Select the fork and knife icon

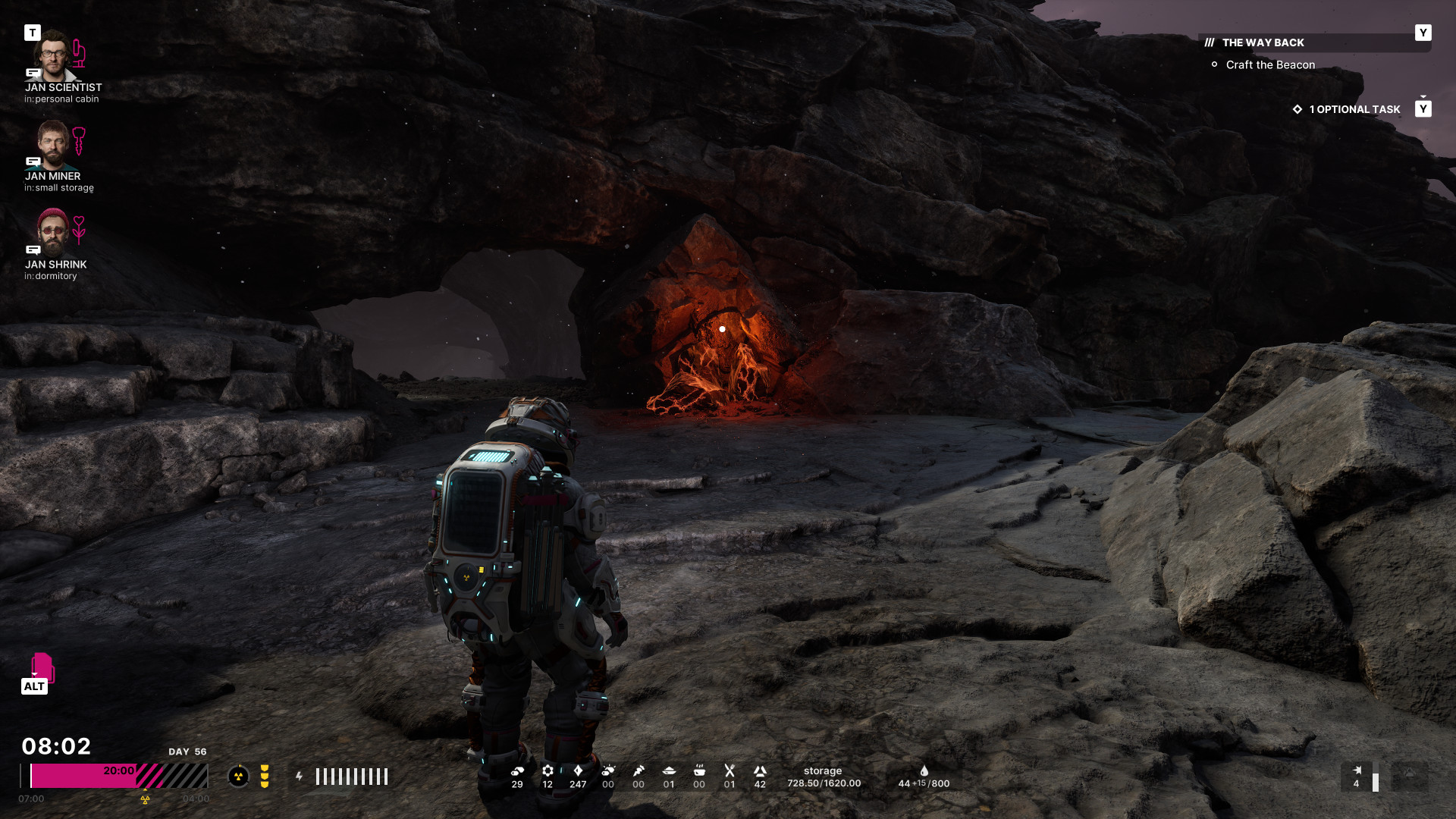click(730, 771)
